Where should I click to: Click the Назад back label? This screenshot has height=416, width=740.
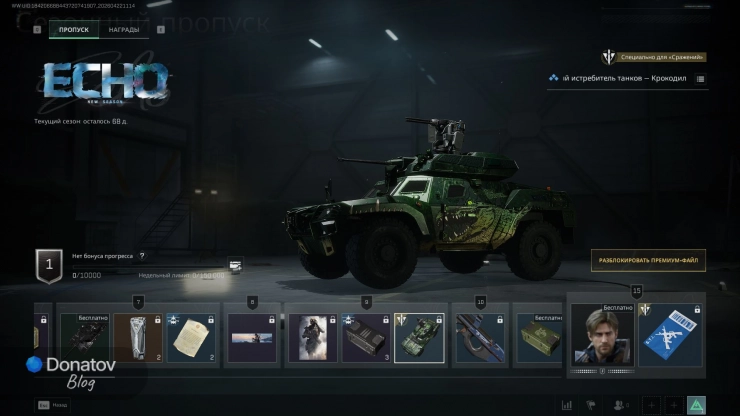61,405
